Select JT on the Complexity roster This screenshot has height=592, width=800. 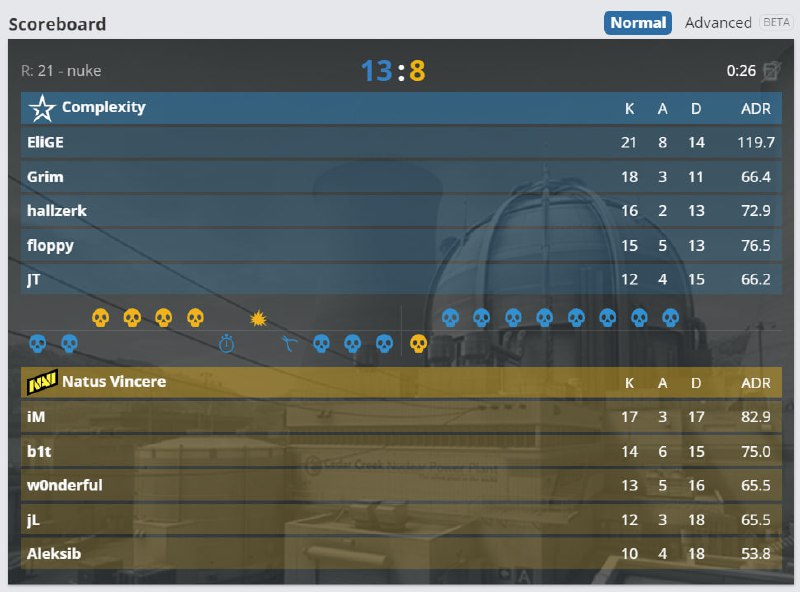[34, 279]
